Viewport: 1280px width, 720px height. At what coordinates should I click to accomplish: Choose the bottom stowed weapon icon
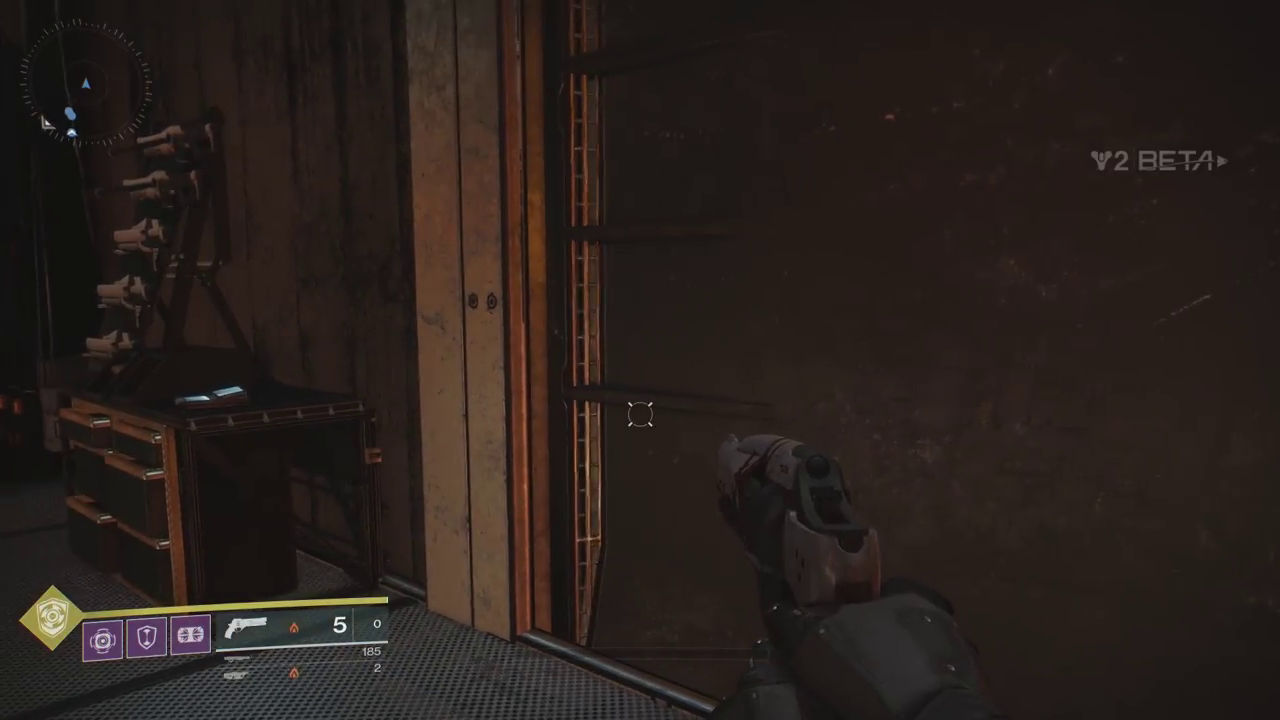237,675
